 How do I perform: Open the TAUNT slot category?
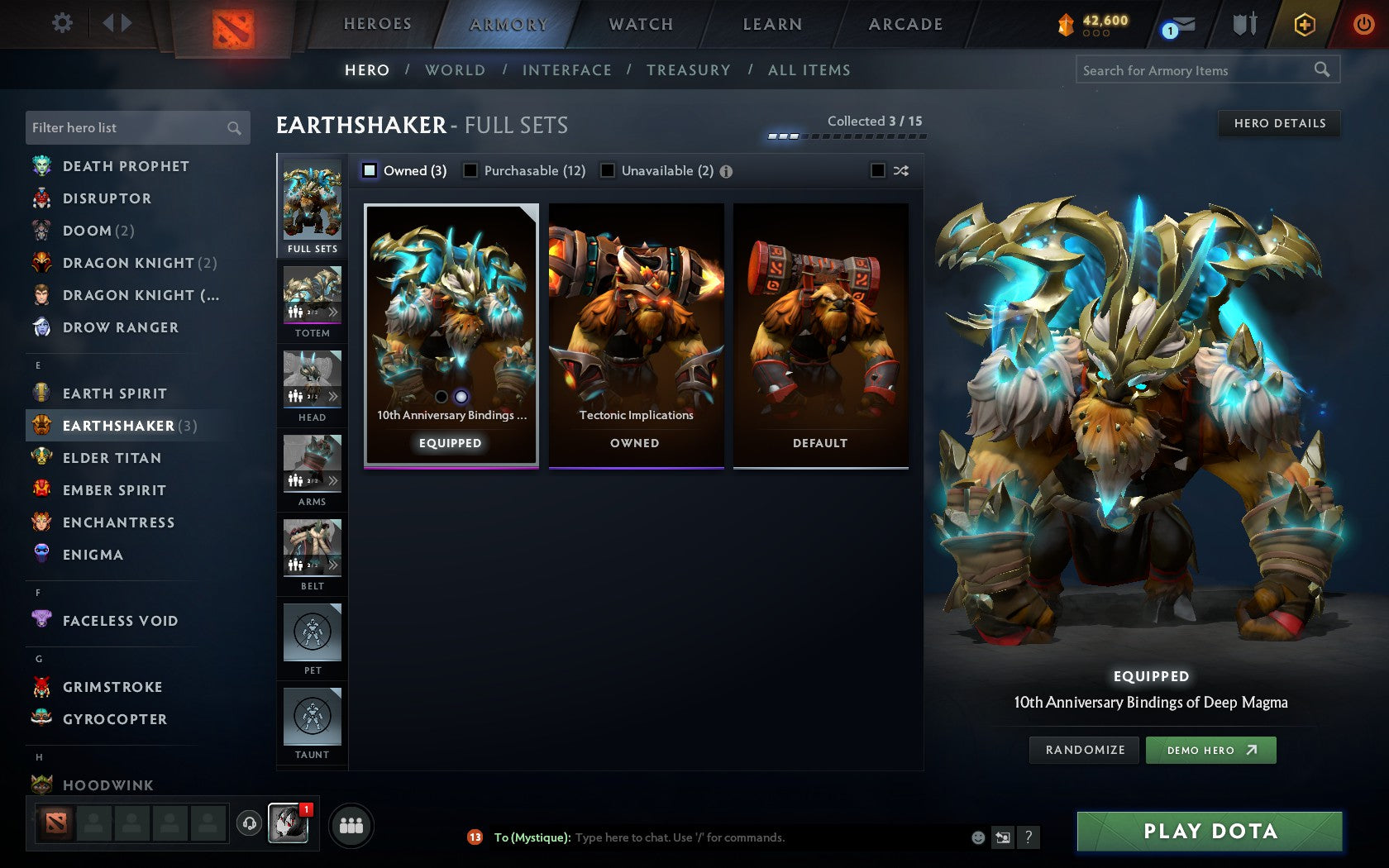pos(312,718)
